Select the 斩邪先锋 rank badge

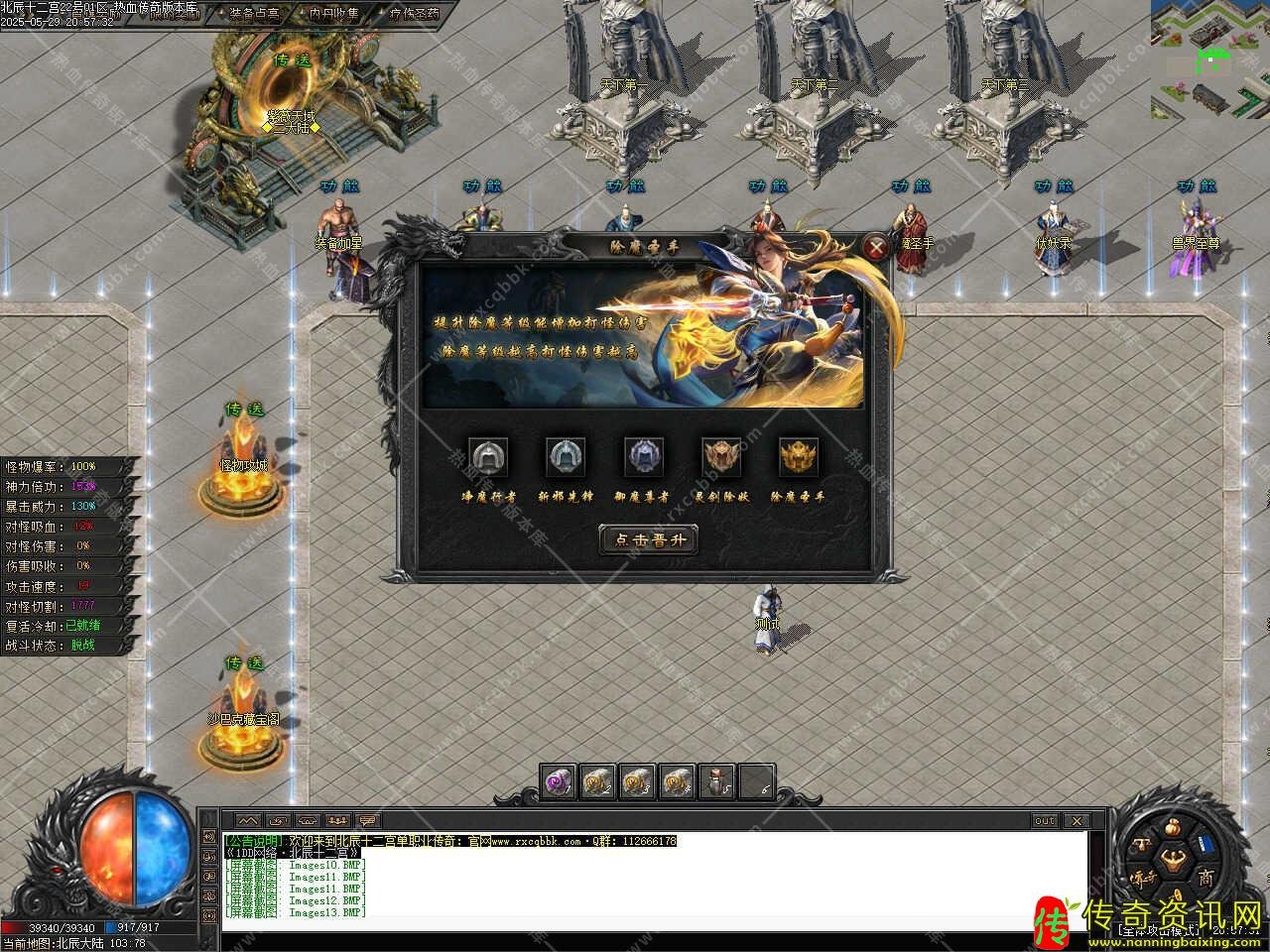pos(565,457)
